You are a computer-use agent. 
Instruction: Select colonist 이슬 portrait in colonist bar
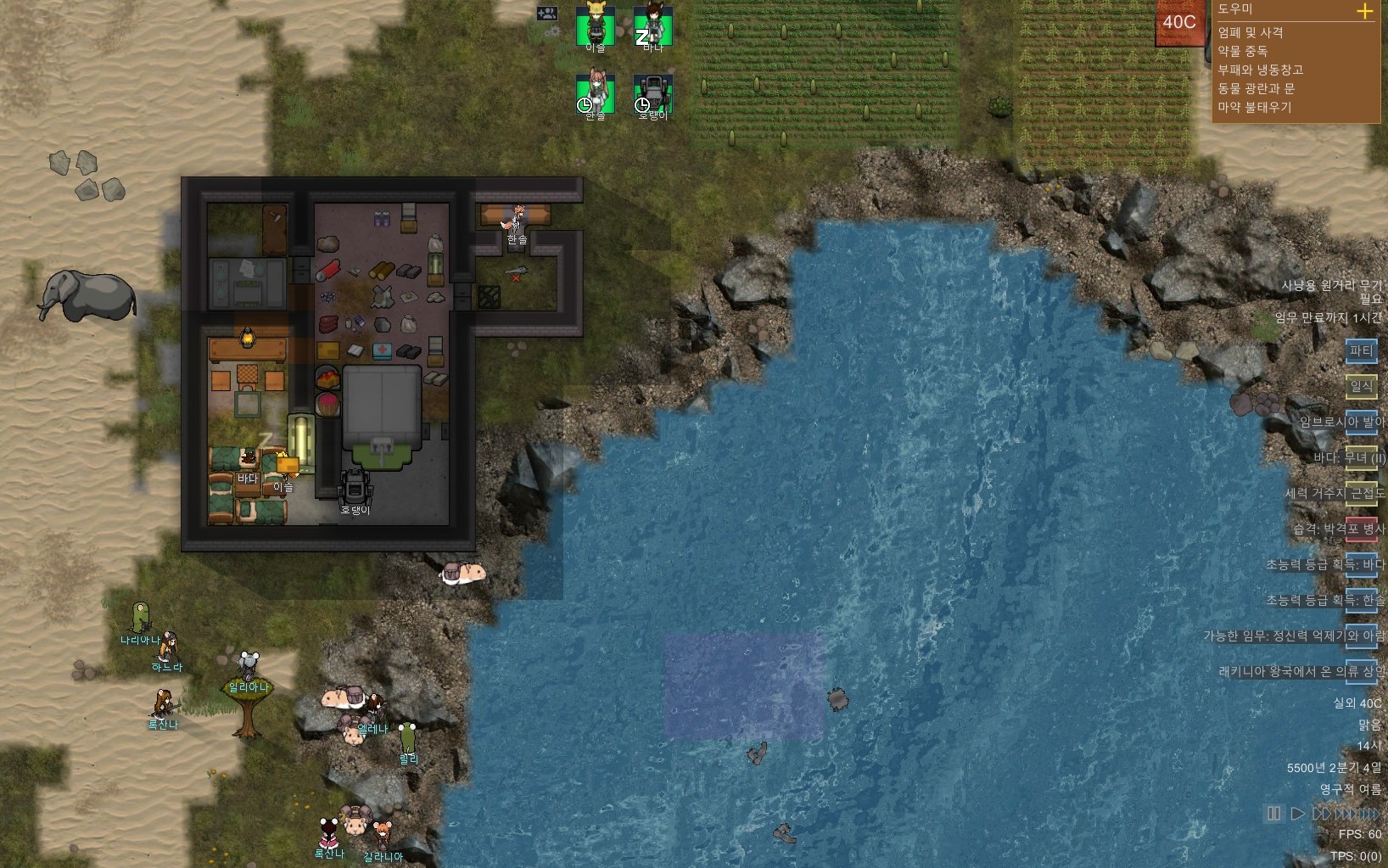[x=596, y=25]
